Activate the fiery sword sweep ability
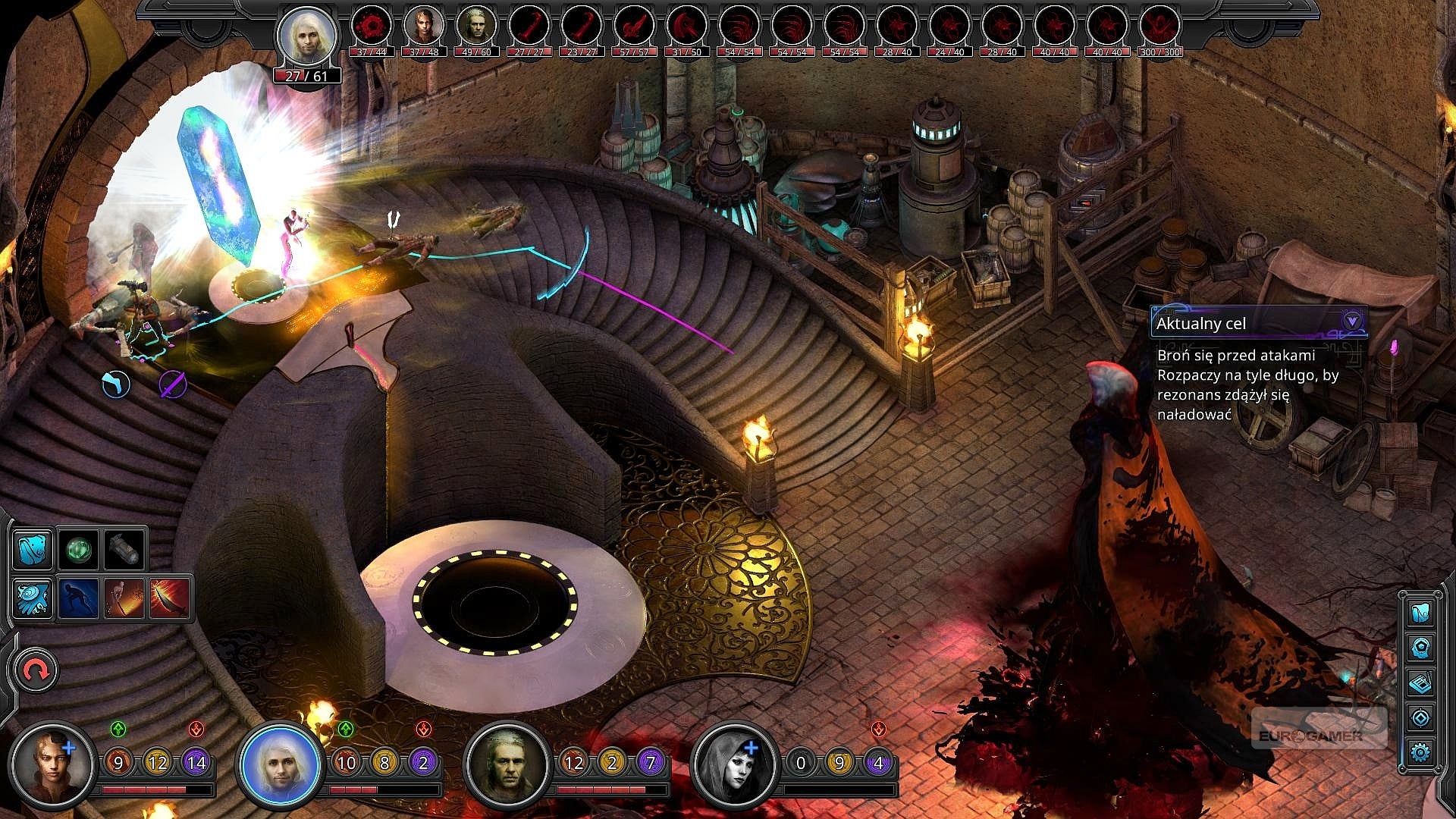Screen dimensions: 1456x819 [124, 598]
